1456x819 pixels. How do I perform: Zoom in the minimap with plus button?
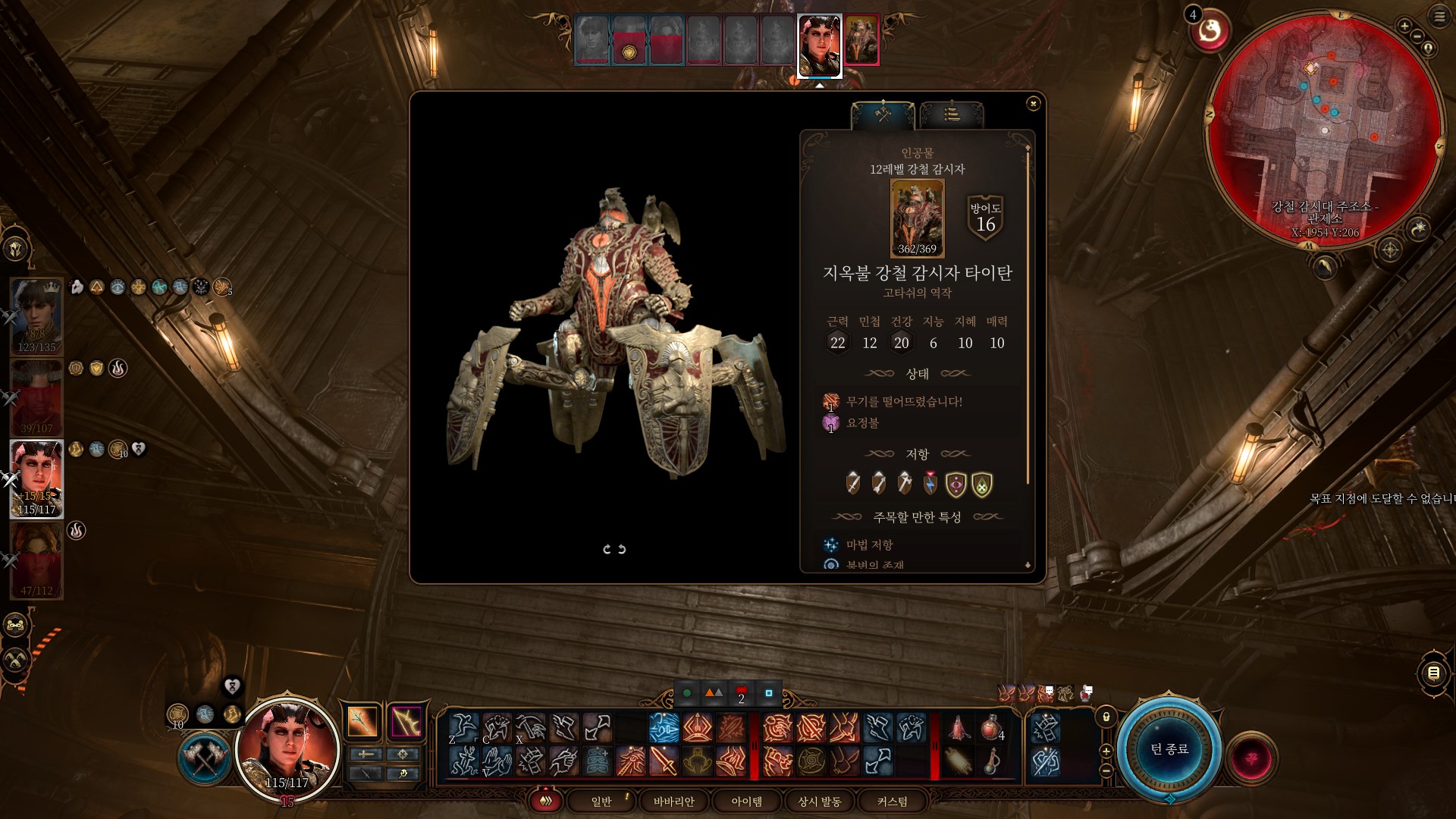(1404, 27)
